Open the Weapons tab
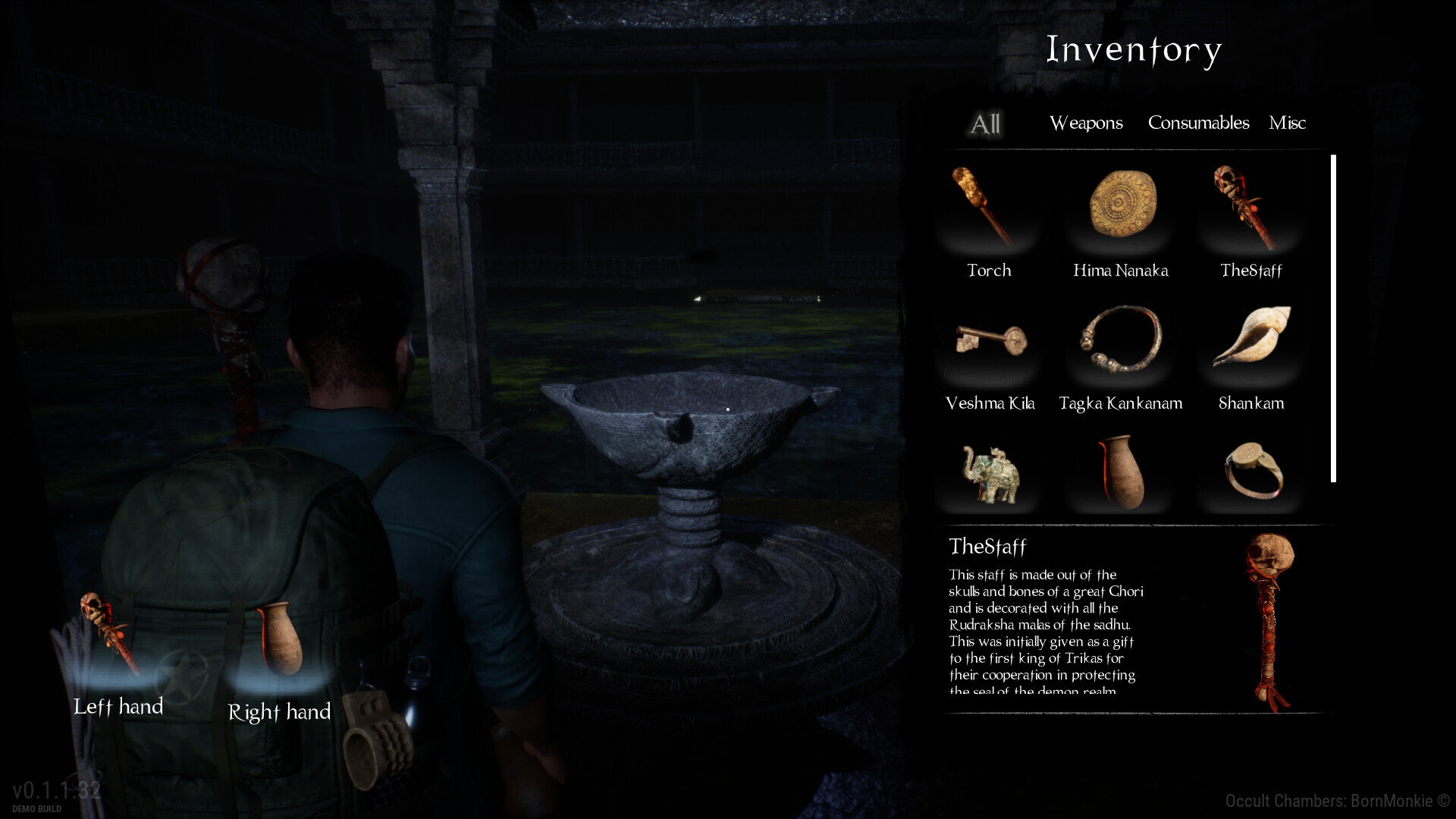 coord(1087,123)
